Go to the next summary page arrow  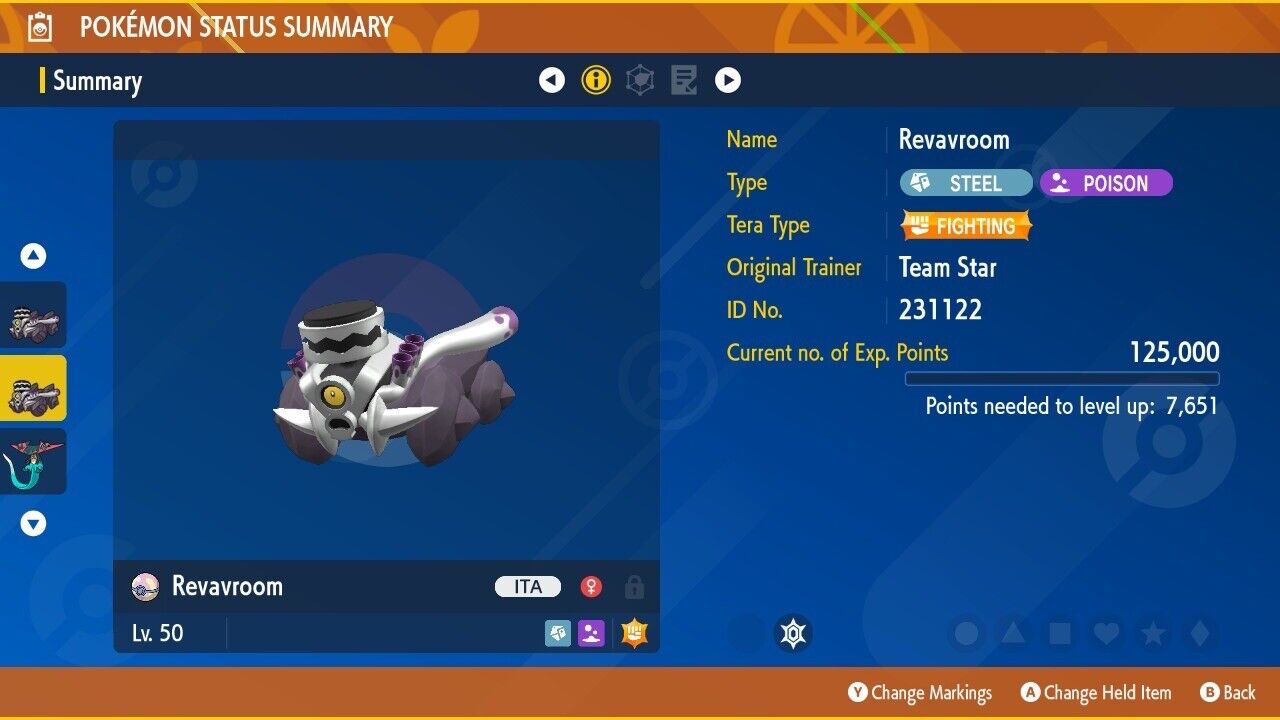(x=728, y=80)
